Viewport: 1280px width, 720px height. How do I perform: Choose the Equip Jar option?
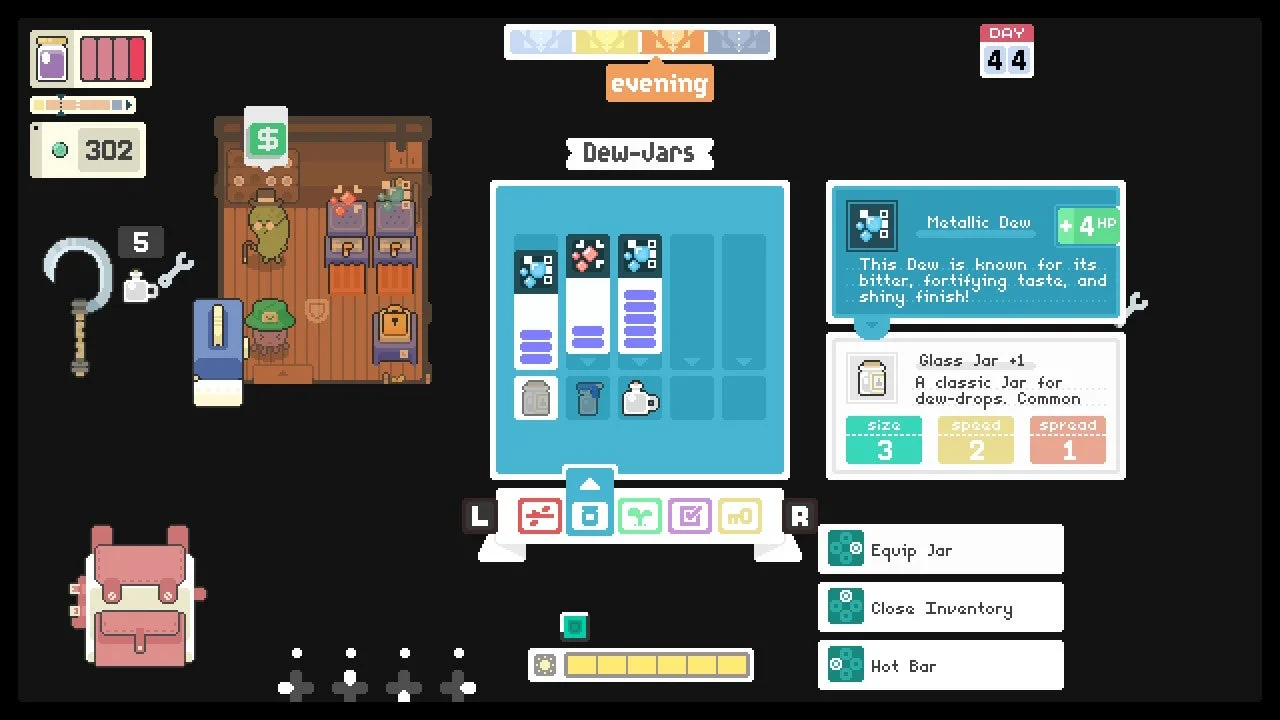940,550
